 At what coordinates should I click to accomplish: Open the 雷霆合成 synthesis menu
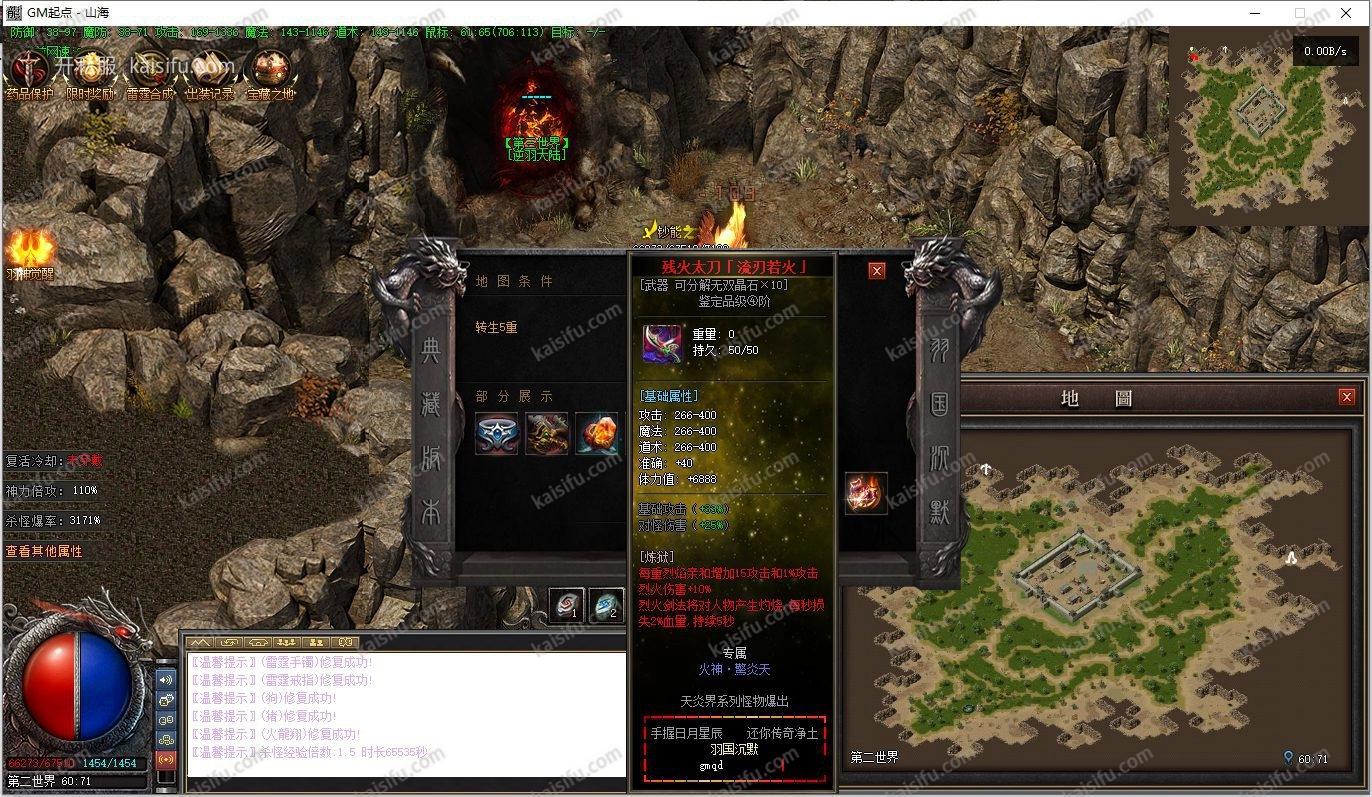pyautogui.click(x=149, y=70)
